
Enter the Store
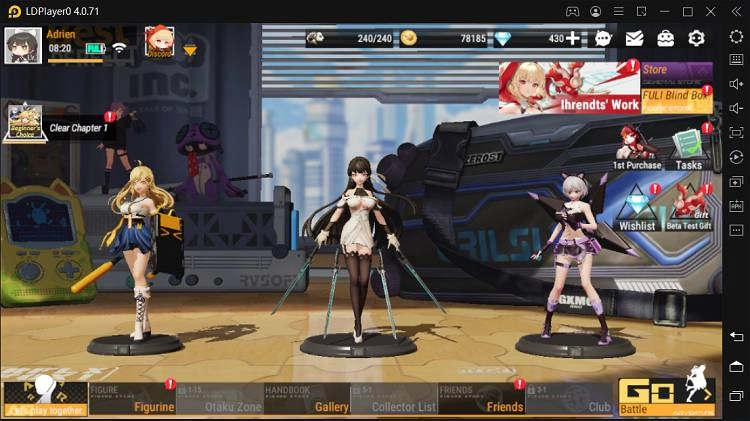[676, 71]
